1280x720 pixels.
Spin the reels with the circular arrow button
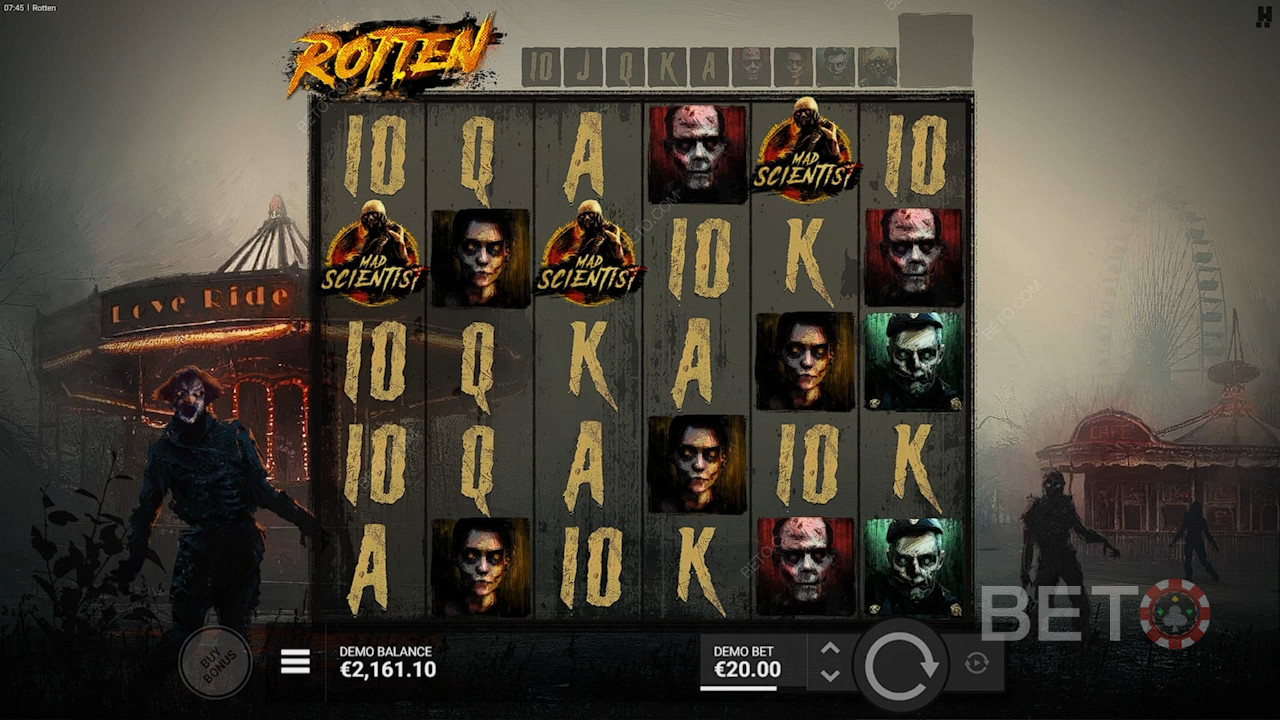(901, 665)
